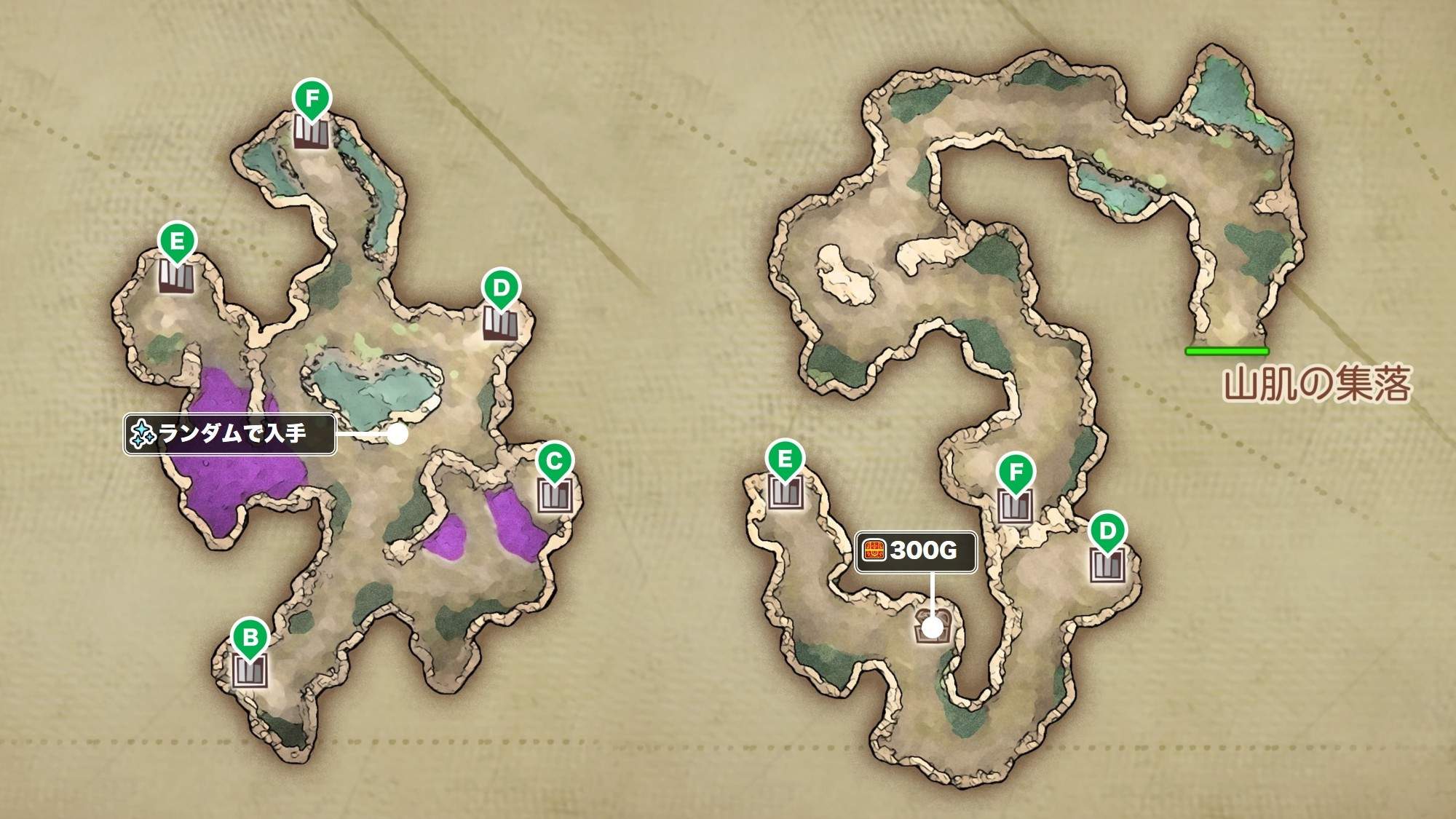Click the green exit line above 山肌の集落
The width and height of the screenshot is (1456, 819).
point(1227,351)
